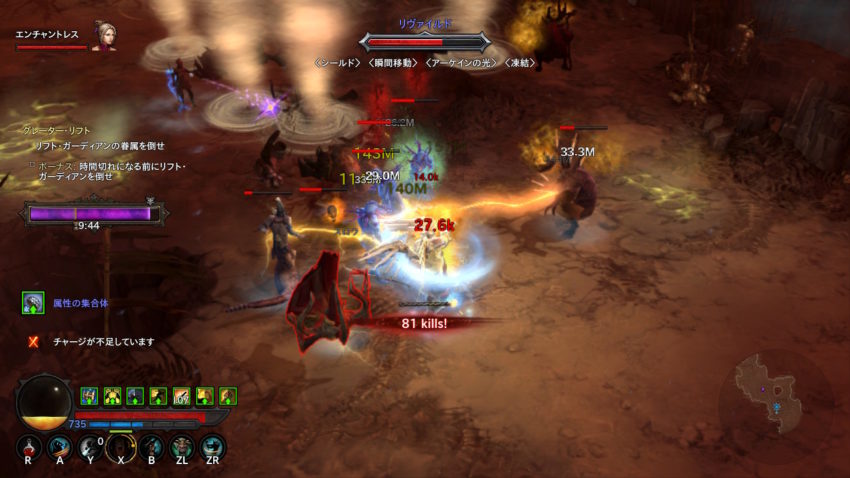This screenshot has width=850, height=478.
Task: Inspect the buff icon showing 107 stacks
Action: pos(181,396)
